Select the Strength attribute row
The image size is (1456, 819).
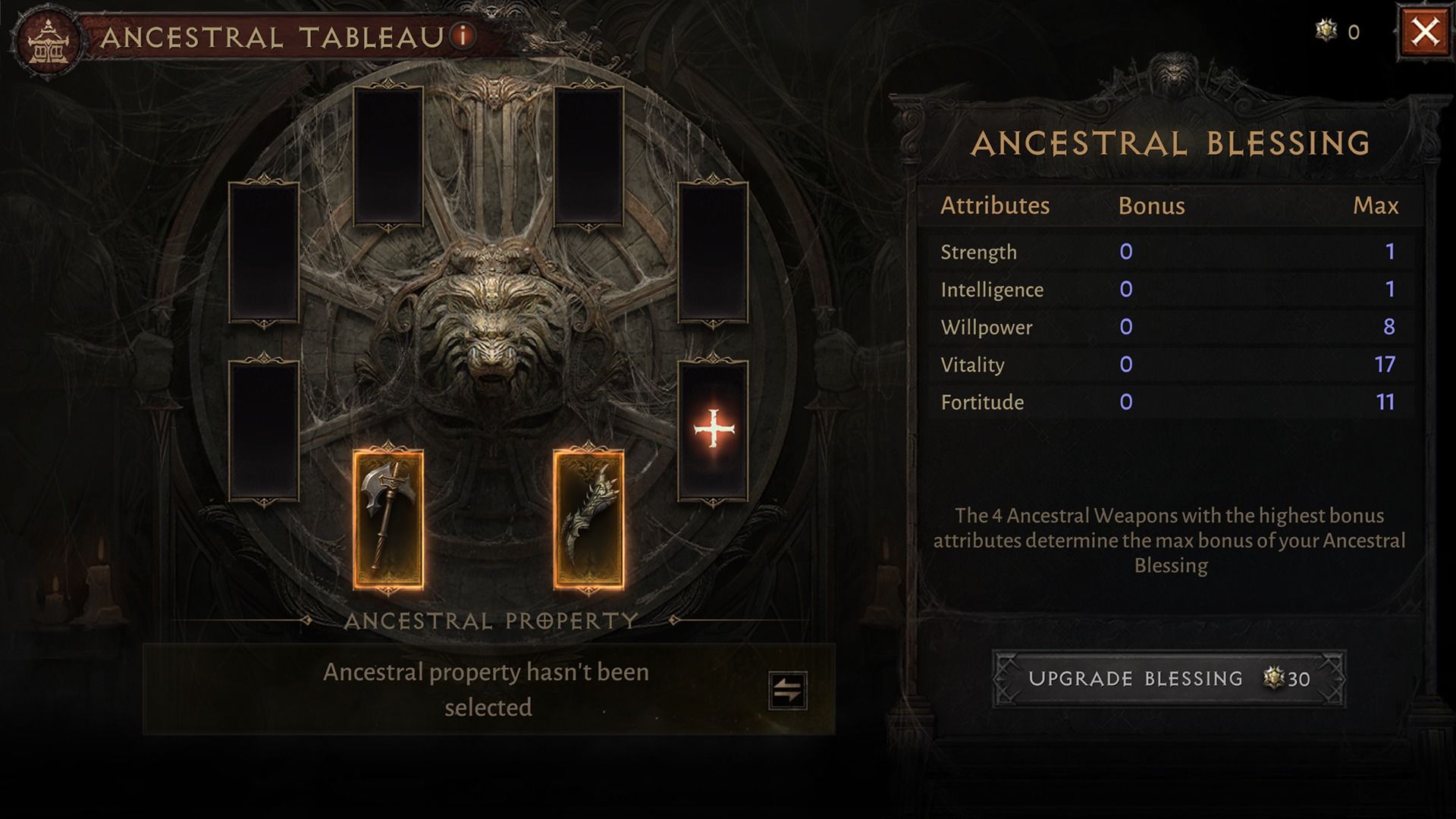[978, 252]
